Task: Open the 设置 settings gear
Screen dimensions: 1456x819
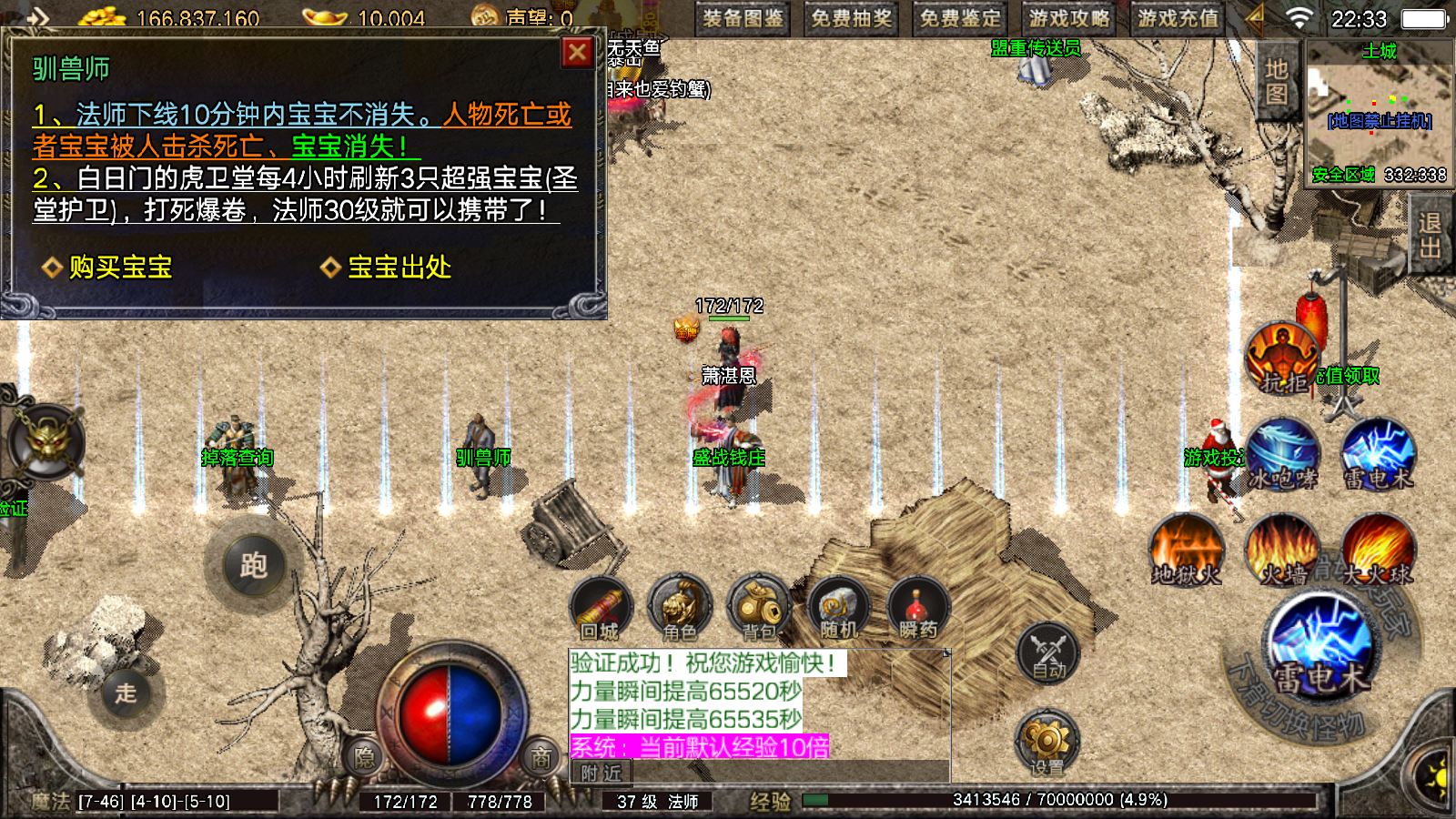Action: (x=1046, y=743)
